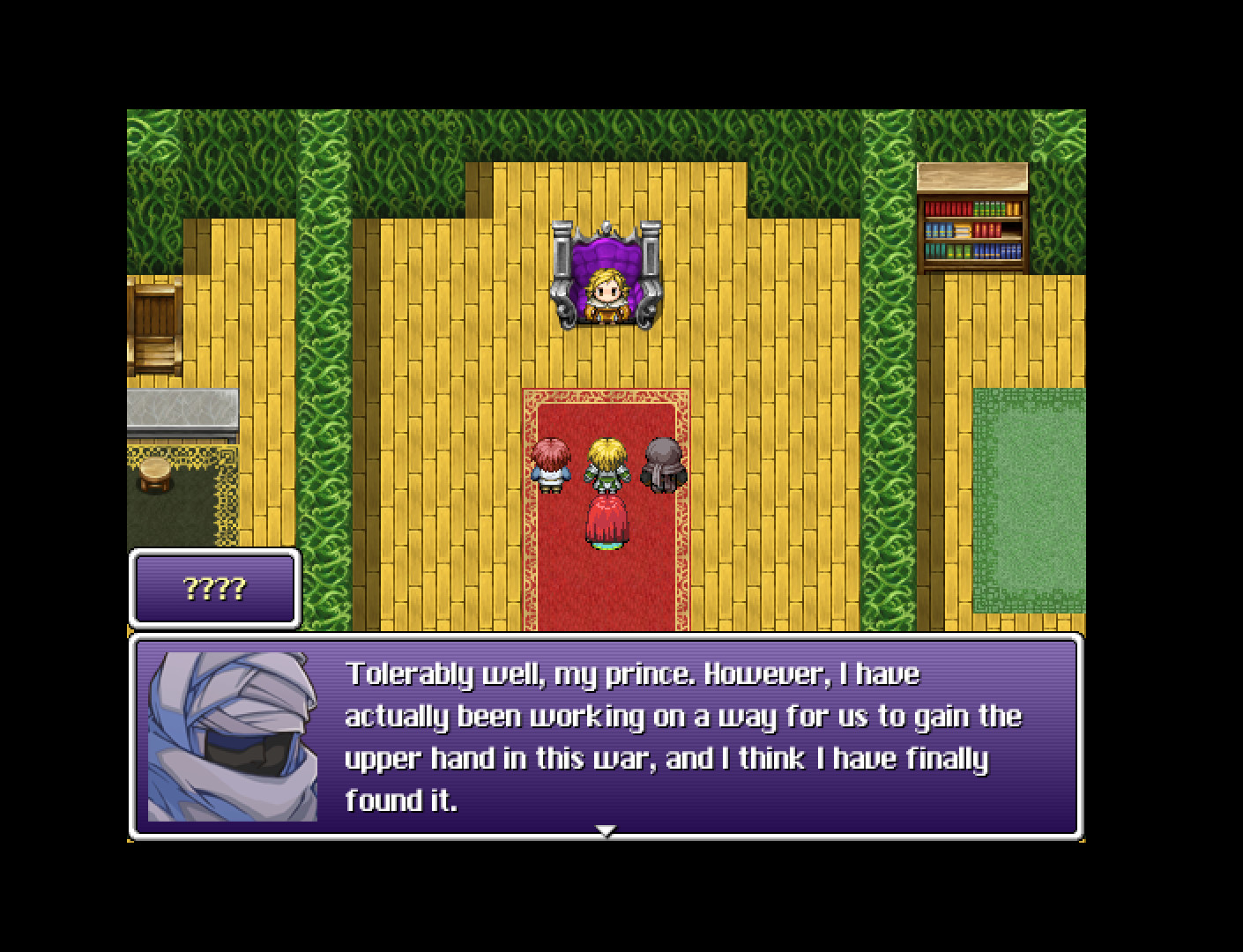The width and height of the screenshot is (1243, 952).
Task: Click the small stool on the left side
Action: tap(155, 476)
